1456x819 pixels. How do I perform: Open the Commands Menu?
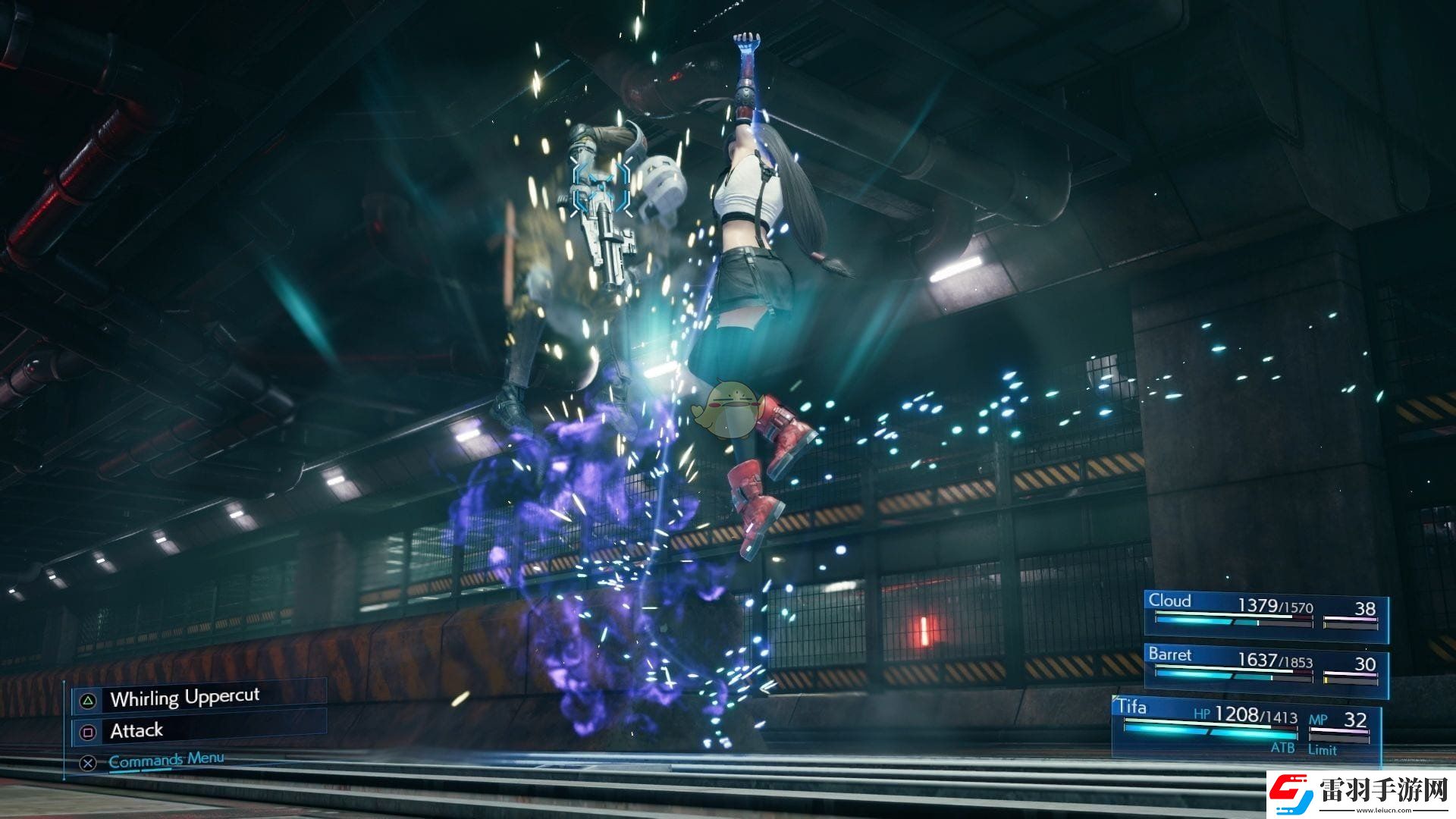pos(166,760)
